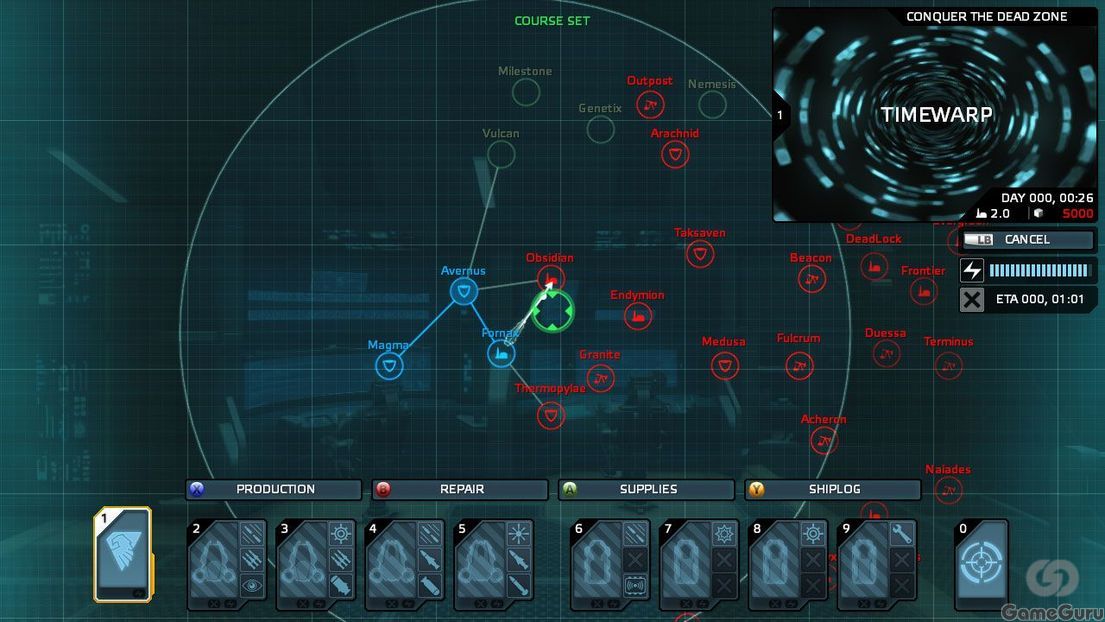Open the Repair menu
Screen dimensions: 1105x622
(x=460, y=490)
